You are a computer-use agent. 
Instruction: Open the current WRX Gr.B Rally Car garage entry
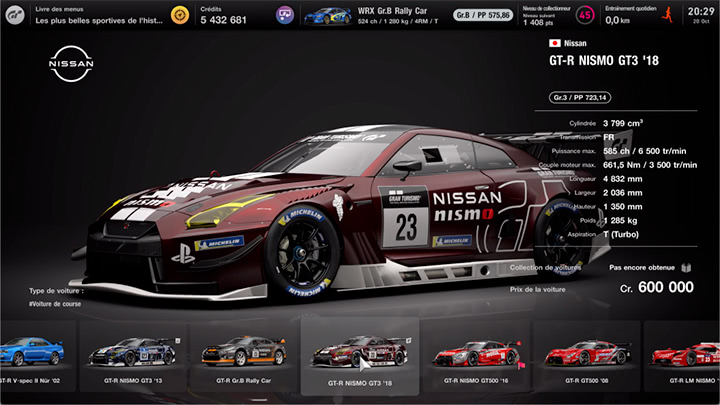(372, 15)
